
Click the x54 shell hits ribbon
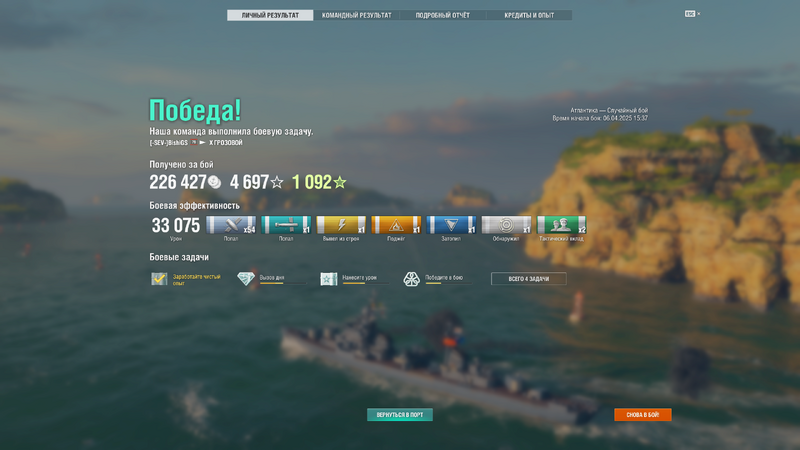(x=231, y=225)
